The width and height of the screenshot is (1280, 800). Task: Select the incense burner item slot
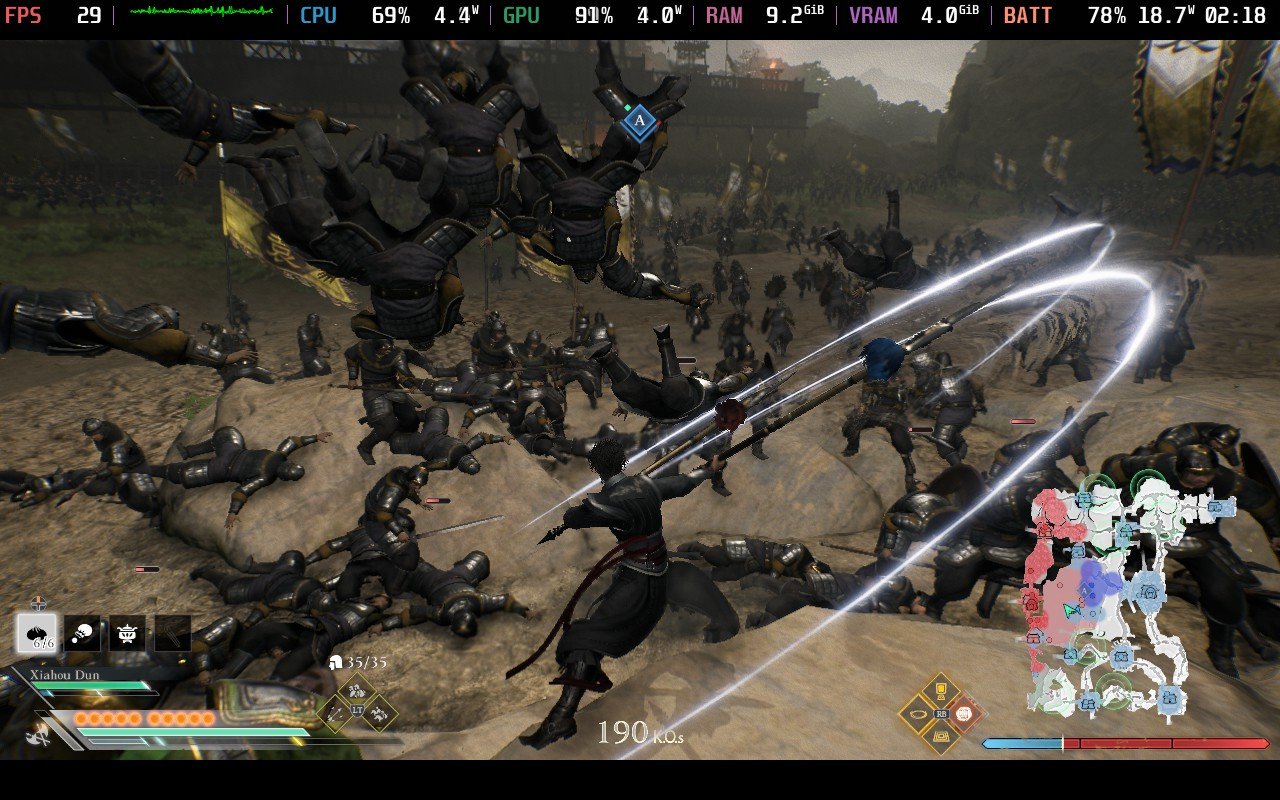[127, 631]
